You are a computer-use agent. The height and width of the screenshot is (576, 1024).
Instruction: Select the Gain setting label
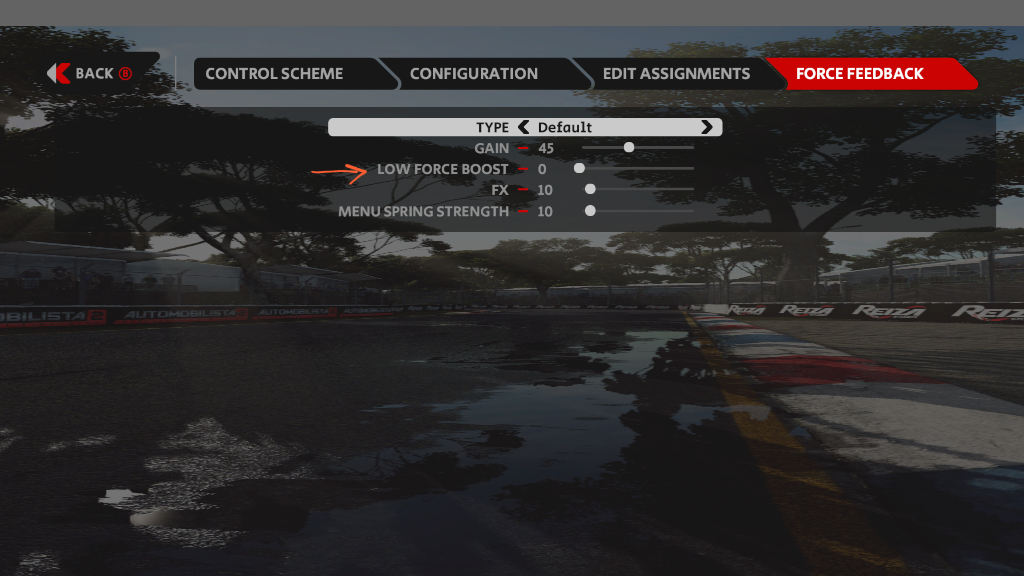pos(491,148)
